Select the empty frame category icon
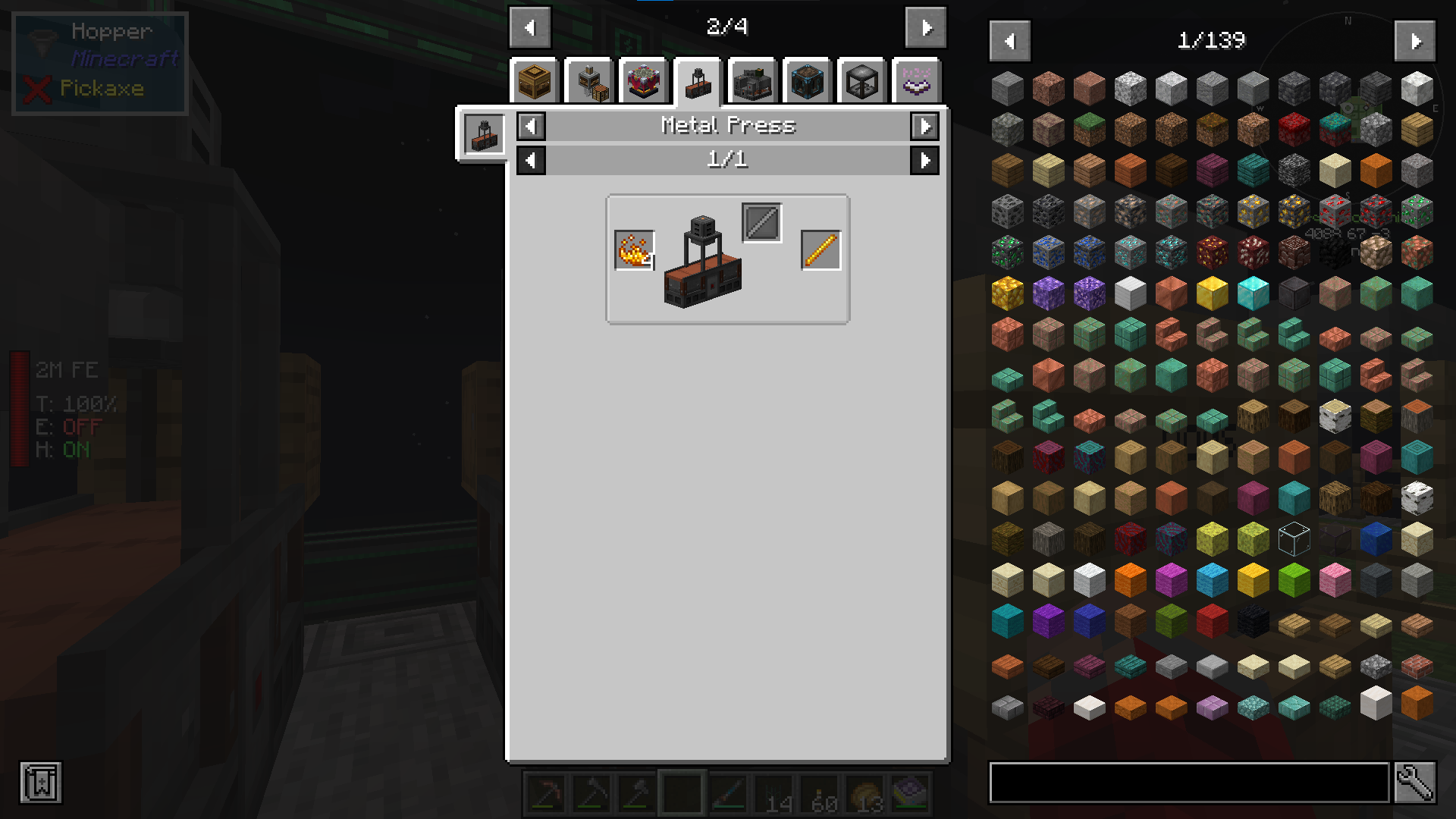The width and height of the screenshot is (1456, 819). [861, 82]
